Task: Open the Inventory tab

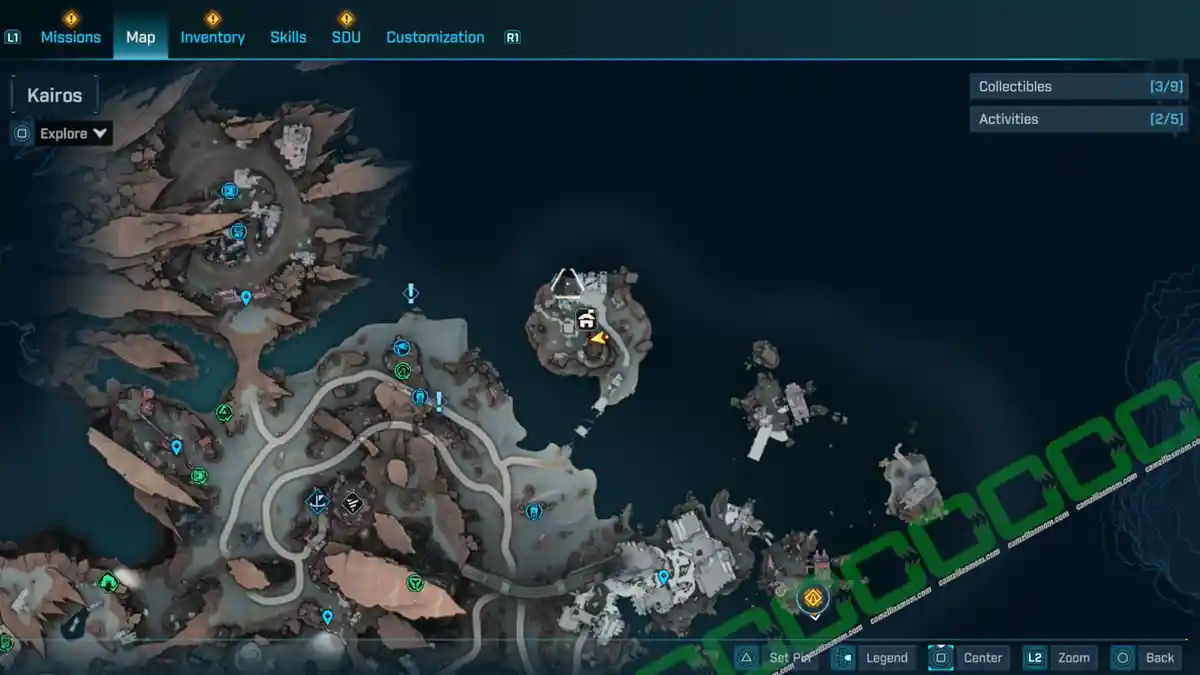Action: click(x=212, y=37)
